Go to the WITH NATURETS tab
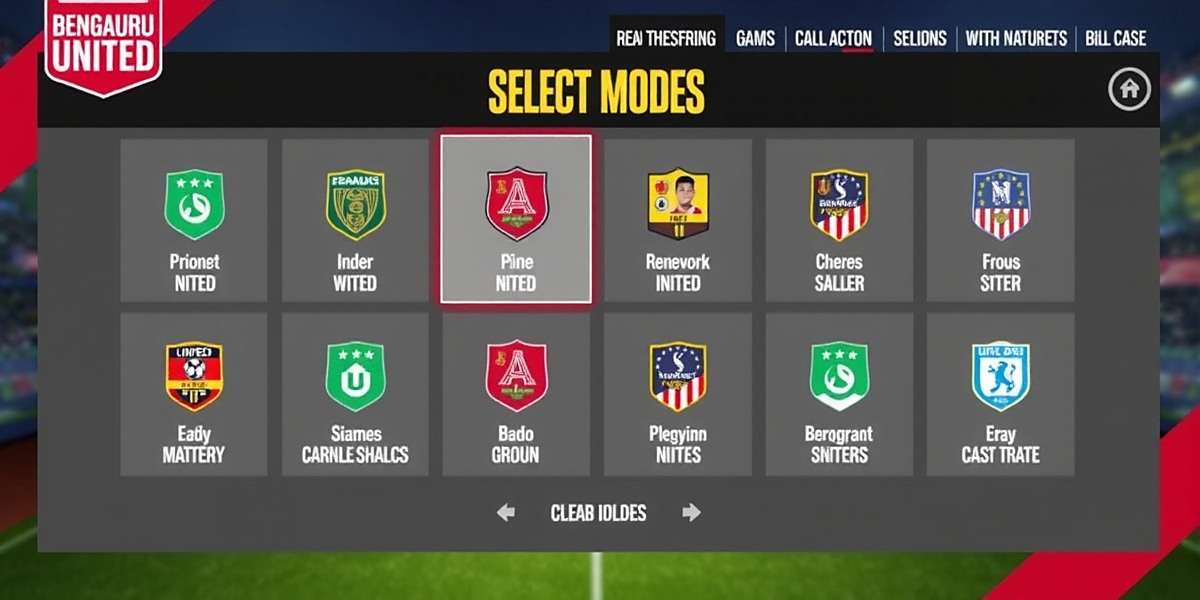This screenshot has width=1200, height=600. click(x=1016, y=39)
